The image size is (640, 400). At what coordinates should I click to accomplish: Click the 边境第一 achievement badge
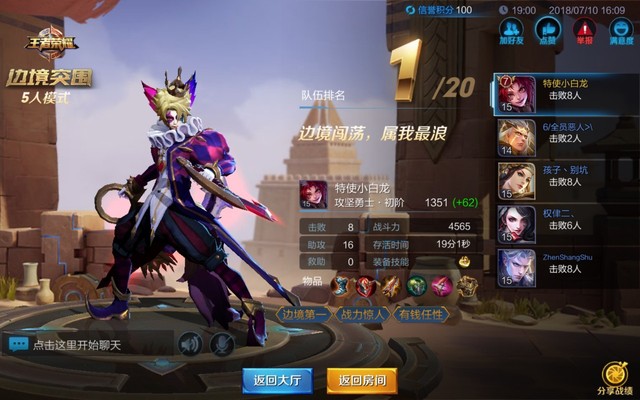click(x=304, y=315)
